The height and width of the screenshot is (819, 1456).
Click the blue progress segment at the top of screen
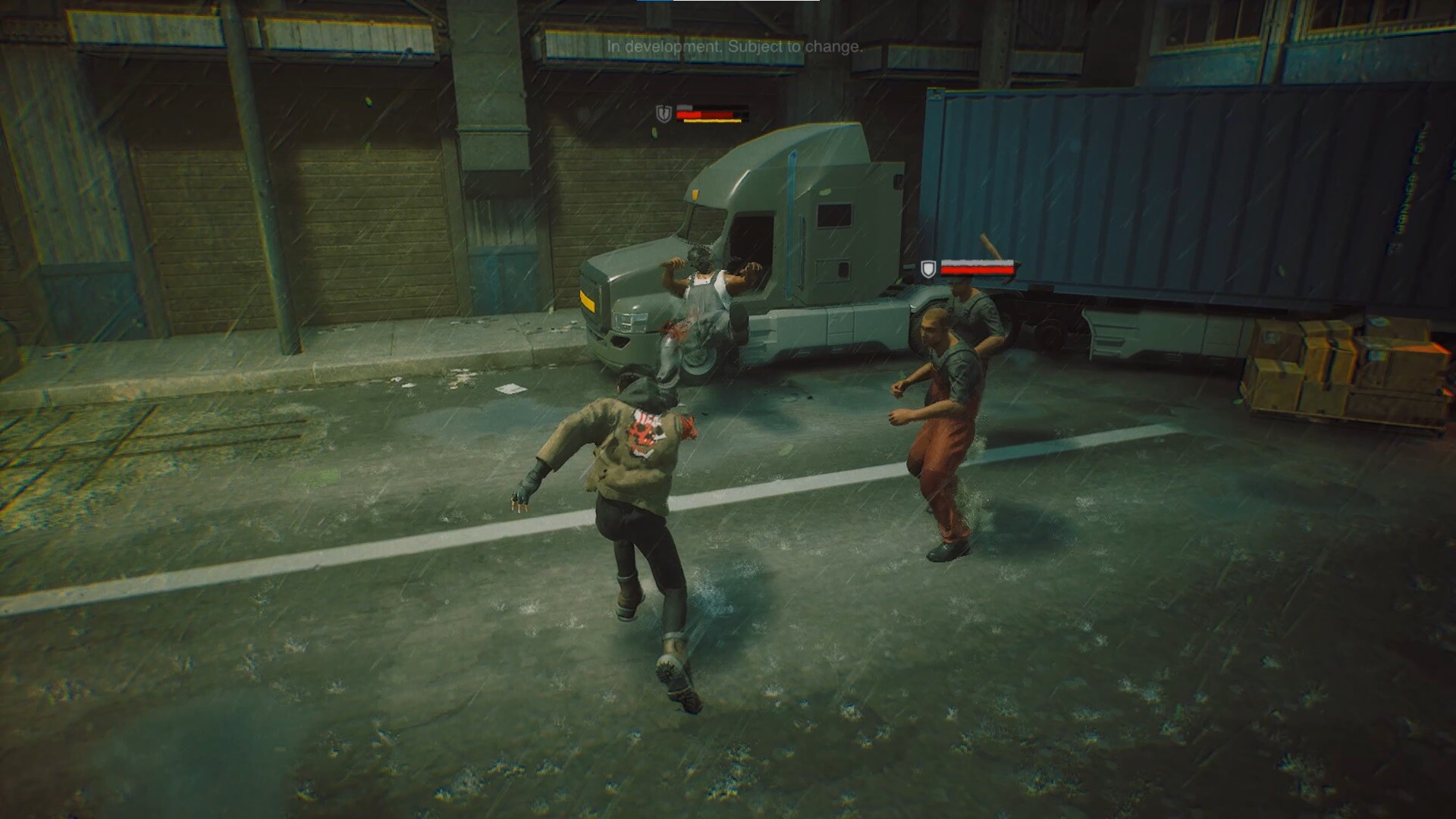[656, 2]
